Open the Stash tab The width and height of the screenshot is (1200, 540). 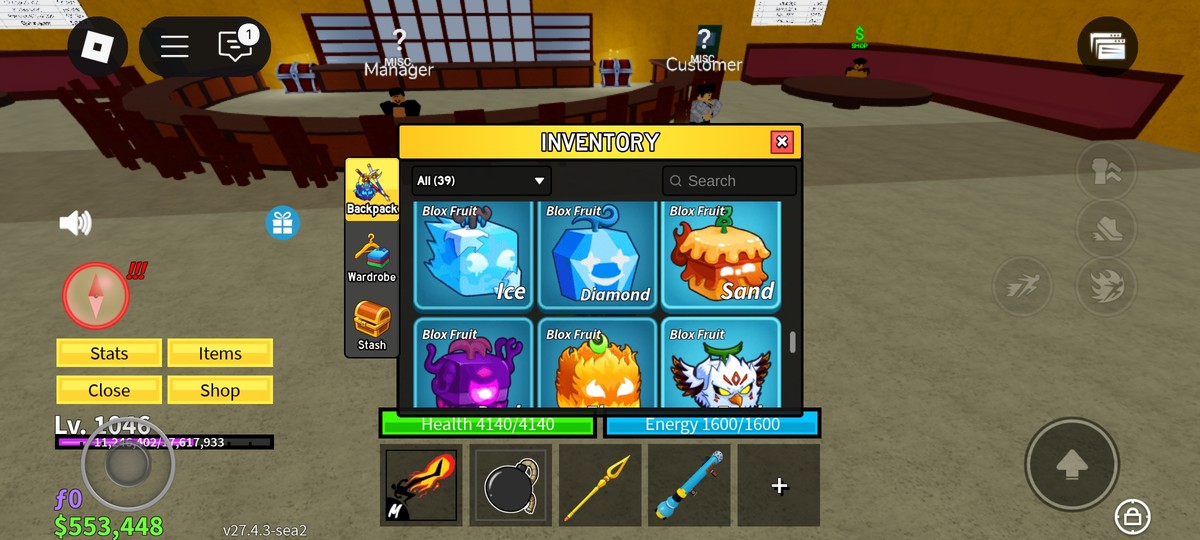click(x=371, y=325)
